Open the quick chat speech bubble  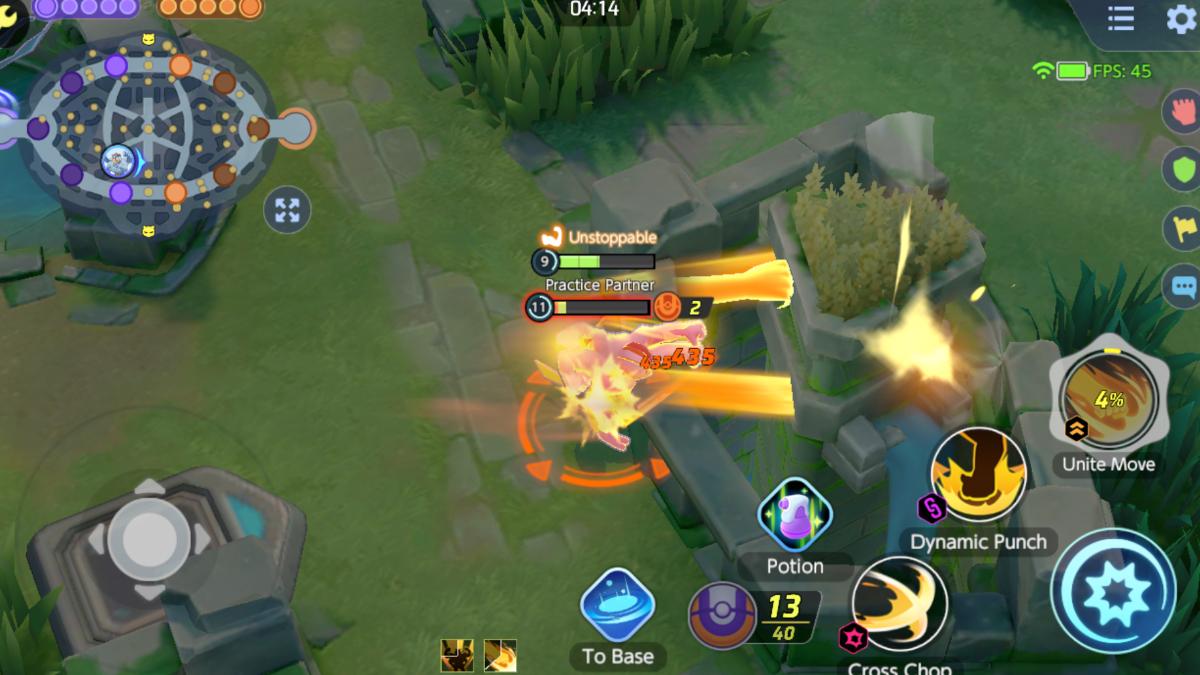pos(1184,287)
